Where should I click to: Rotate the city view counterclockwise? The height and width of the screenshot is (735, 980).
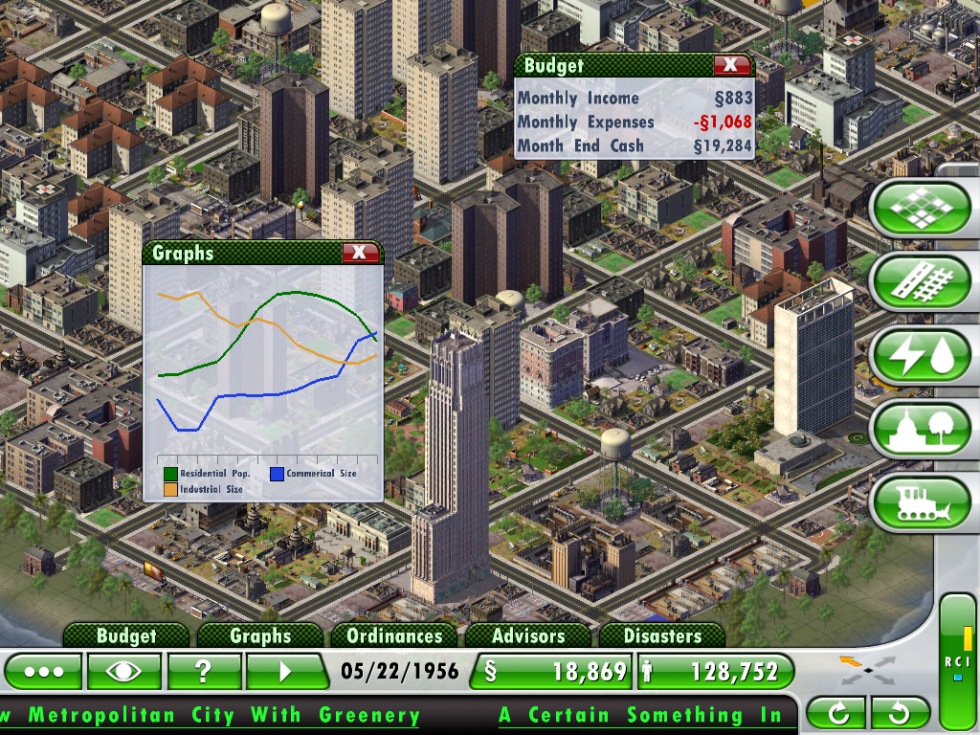point(900,713)
